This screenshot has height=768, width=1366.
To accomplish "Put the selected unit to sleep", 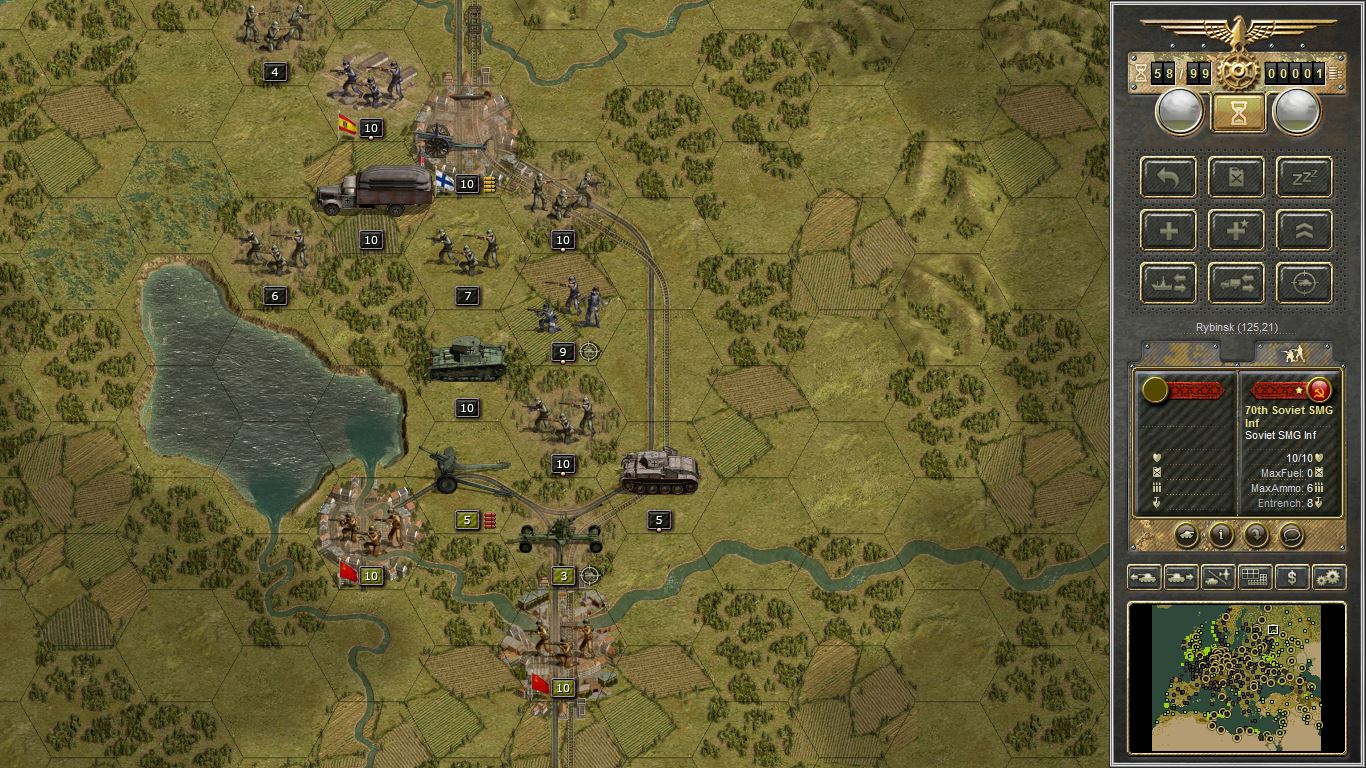I will tap(1303, 177).
